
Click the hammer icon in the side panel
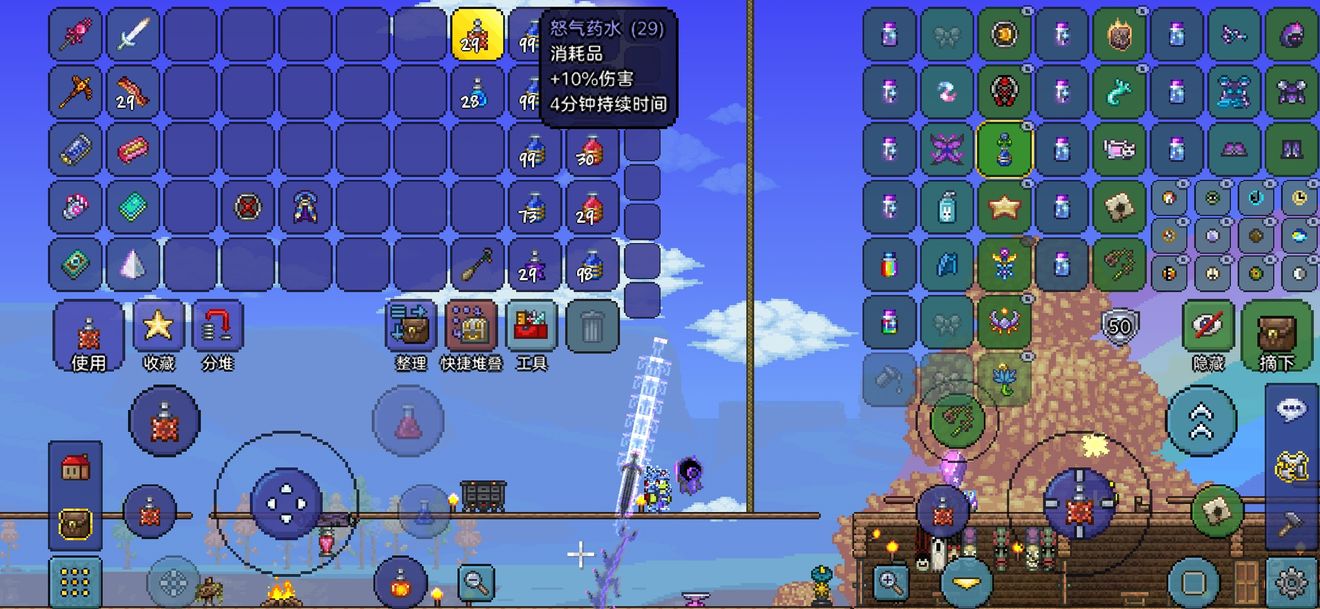[x=1292, y=521]
